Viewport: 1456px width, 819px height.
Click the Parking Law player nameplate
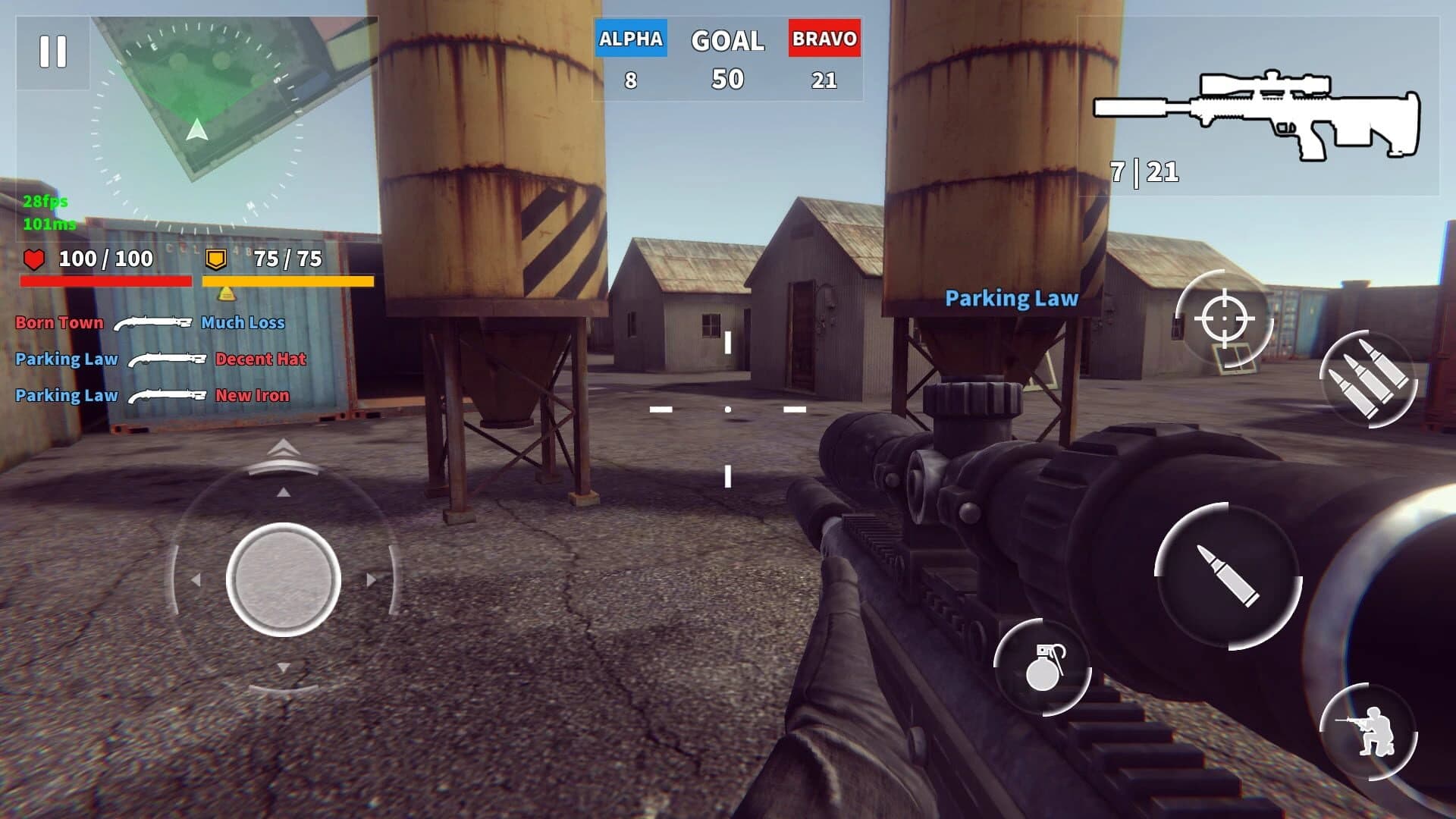[1010, 299]
